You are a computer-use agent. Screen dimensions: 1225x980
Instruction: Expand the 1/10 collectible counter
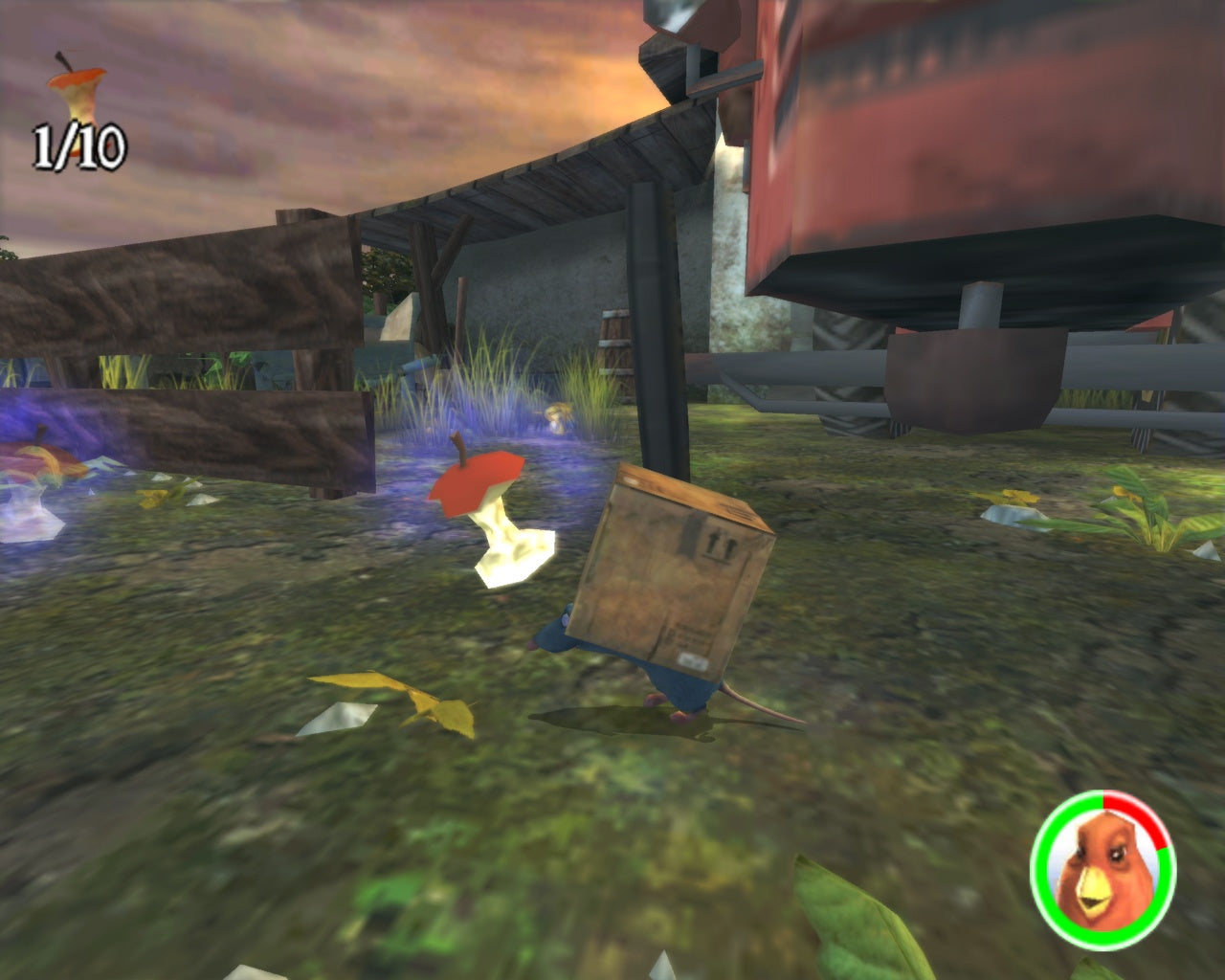[x=81, y=144]
